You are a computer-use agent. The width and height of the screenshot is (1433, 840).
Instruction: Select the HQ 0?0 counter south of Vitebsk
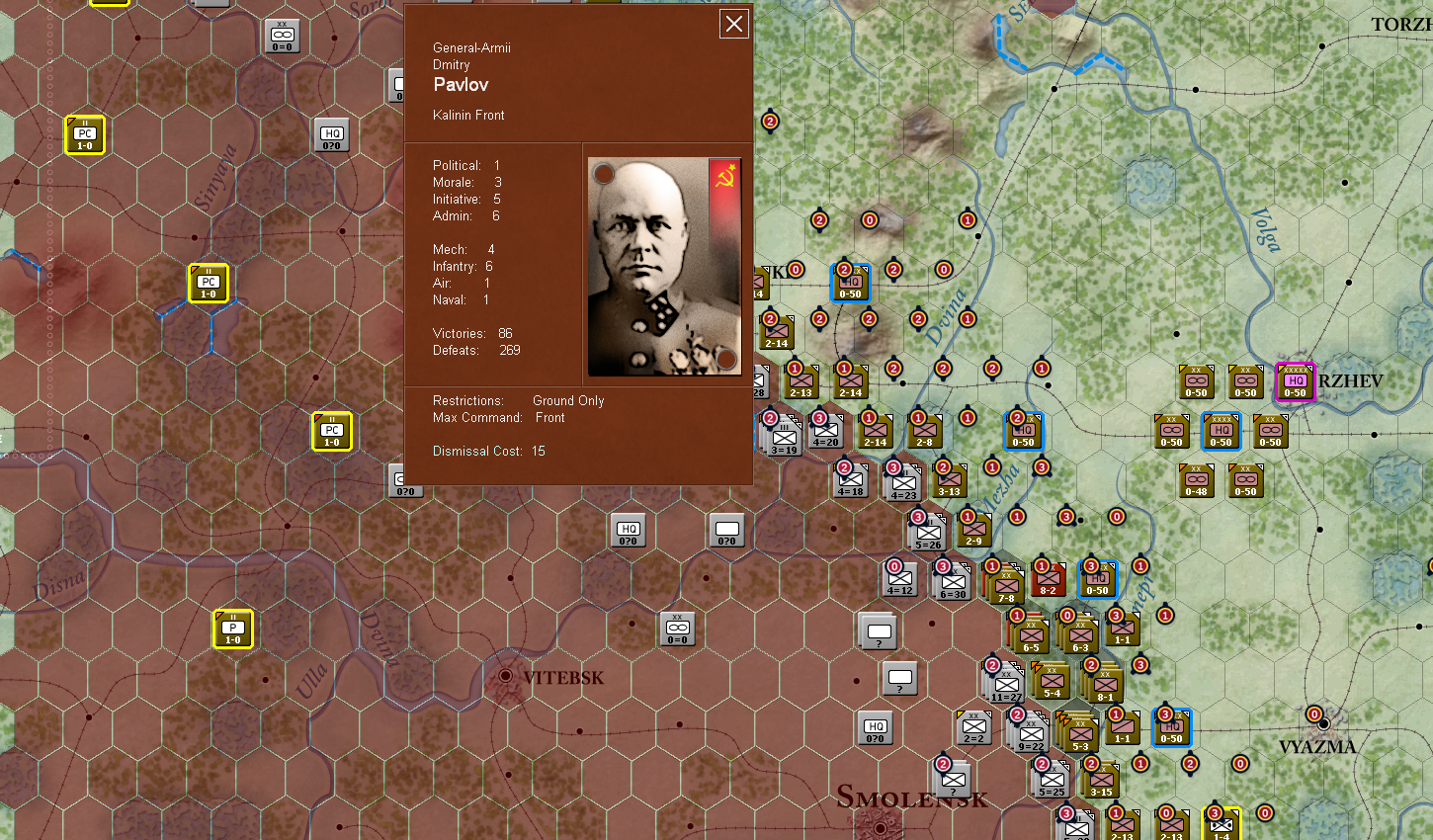coord(875,728)
